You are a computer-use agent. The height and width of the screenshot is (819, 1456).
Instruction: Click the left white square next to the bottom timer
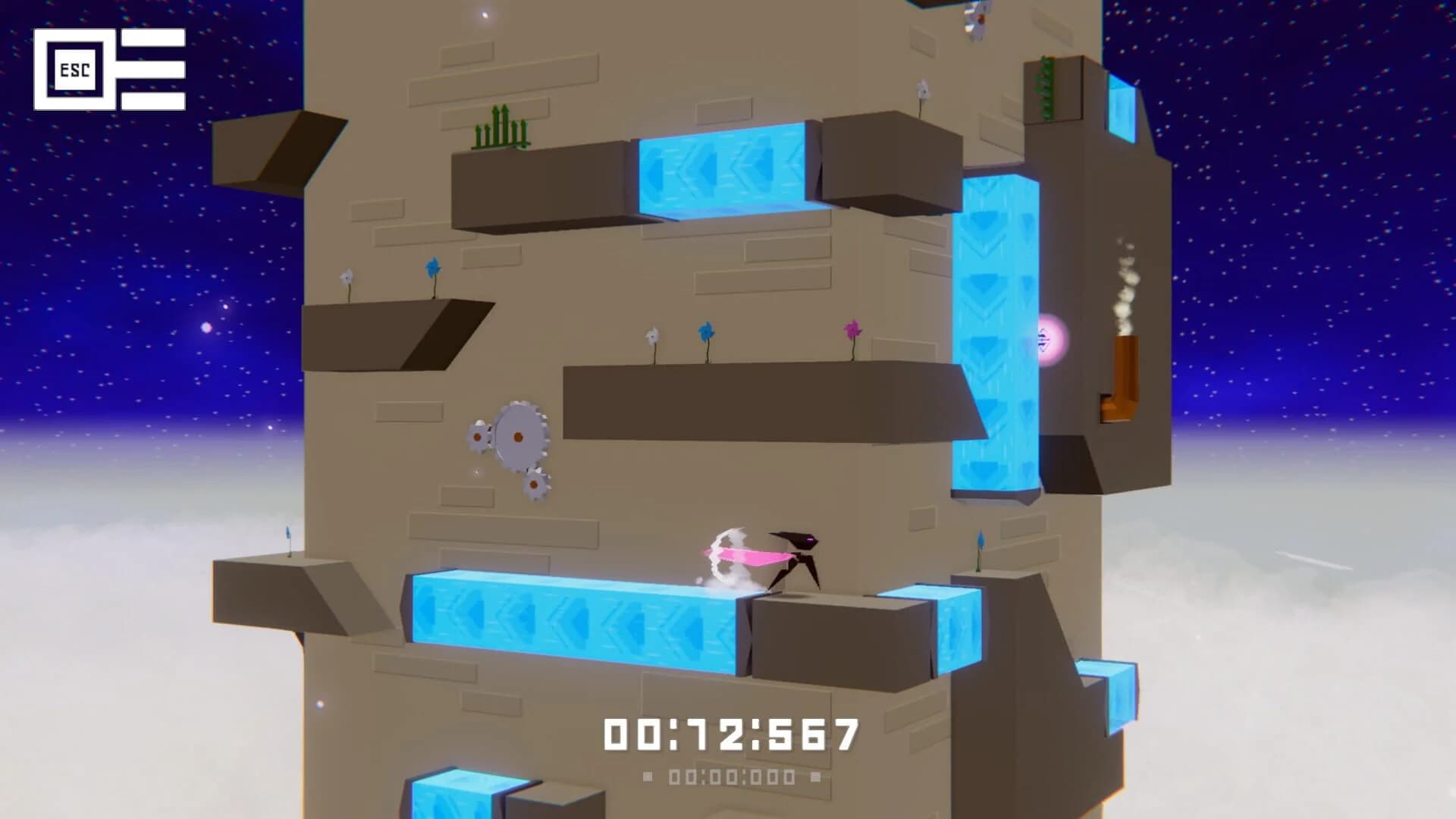(x=647, y=776)
